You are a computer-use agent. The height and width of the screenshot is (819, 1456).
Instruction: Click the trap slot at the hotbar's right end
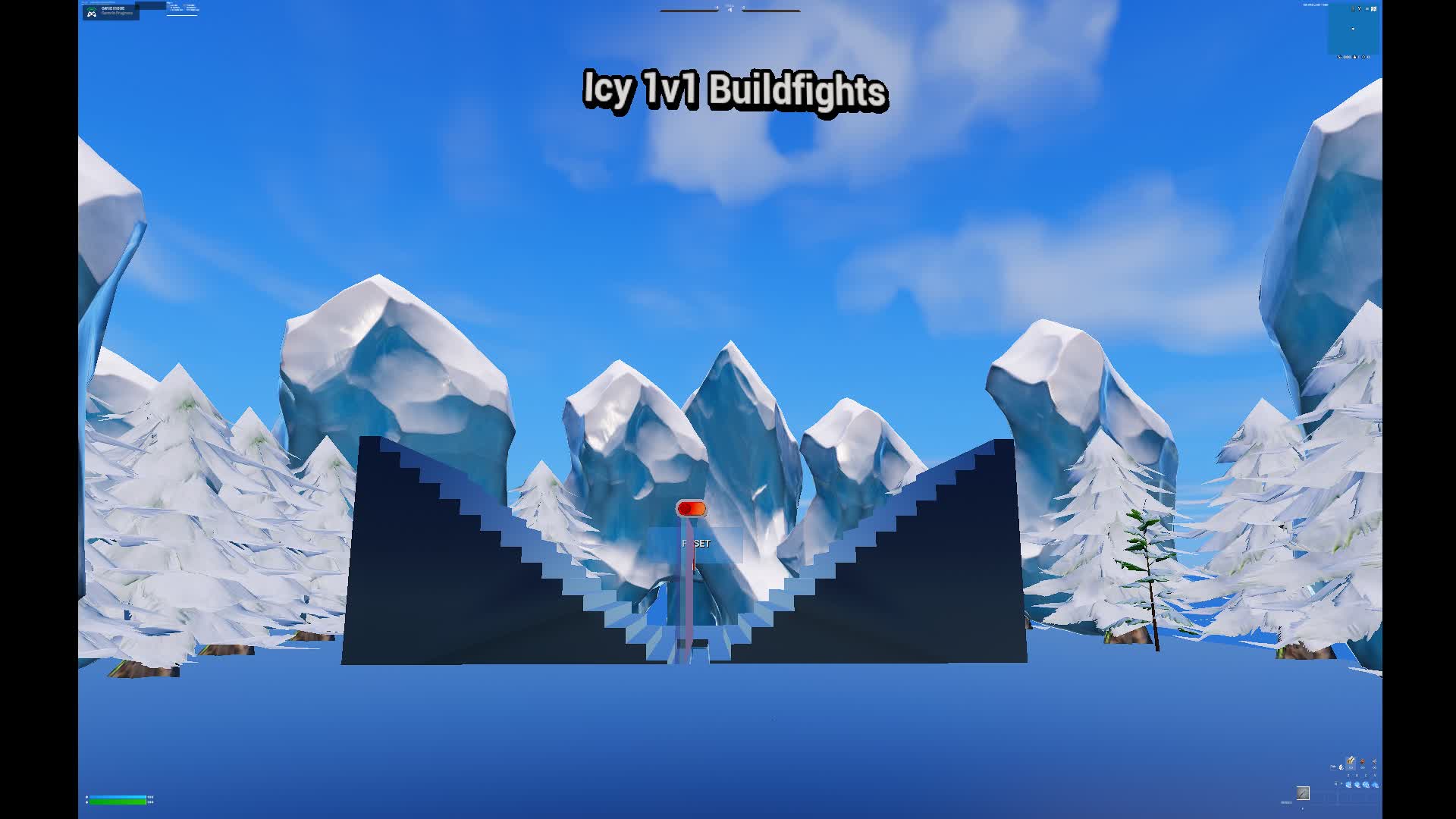pos(1374,762)
